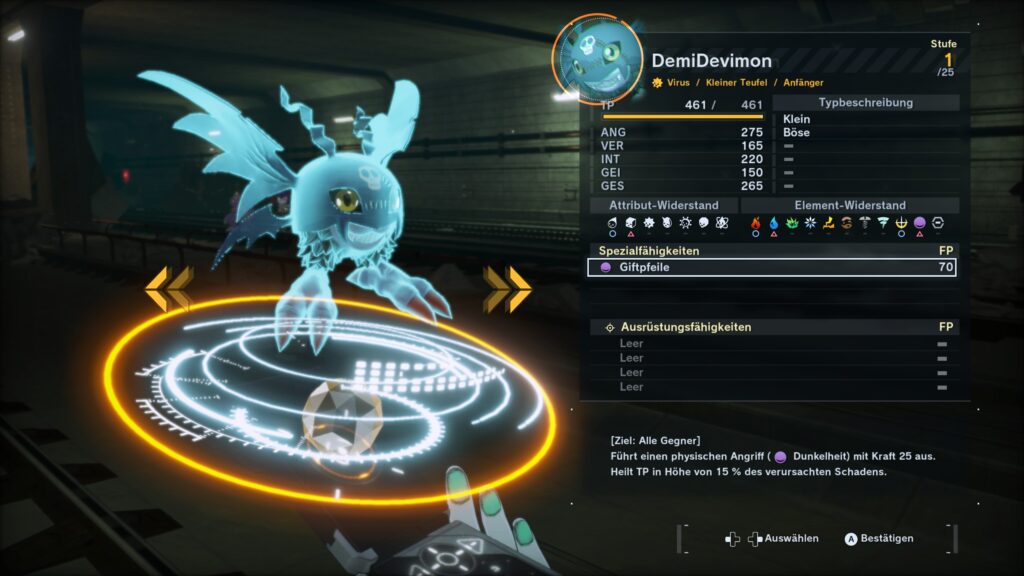Select the fire element resistance icon
The image size is (1024, 576).
point(756,223)
